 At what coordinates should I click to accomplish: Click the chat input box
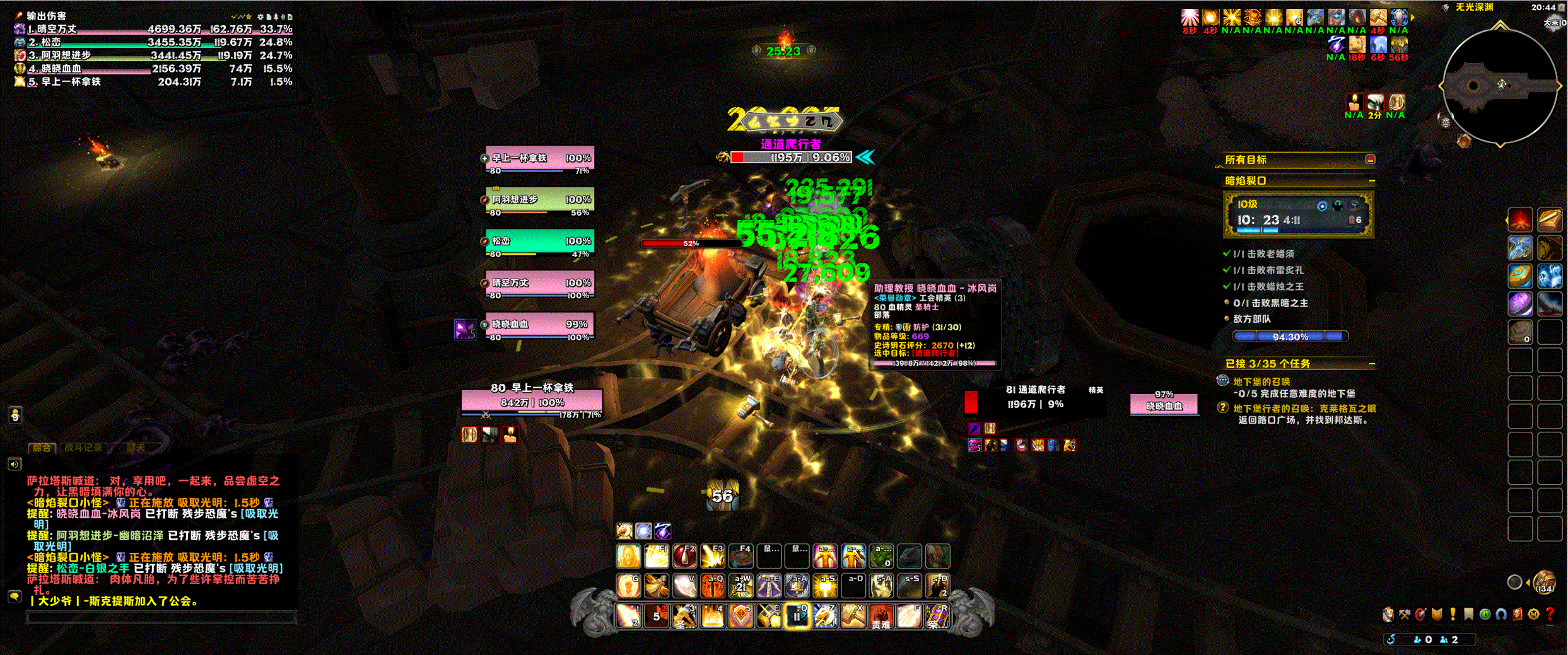[161, 618]
